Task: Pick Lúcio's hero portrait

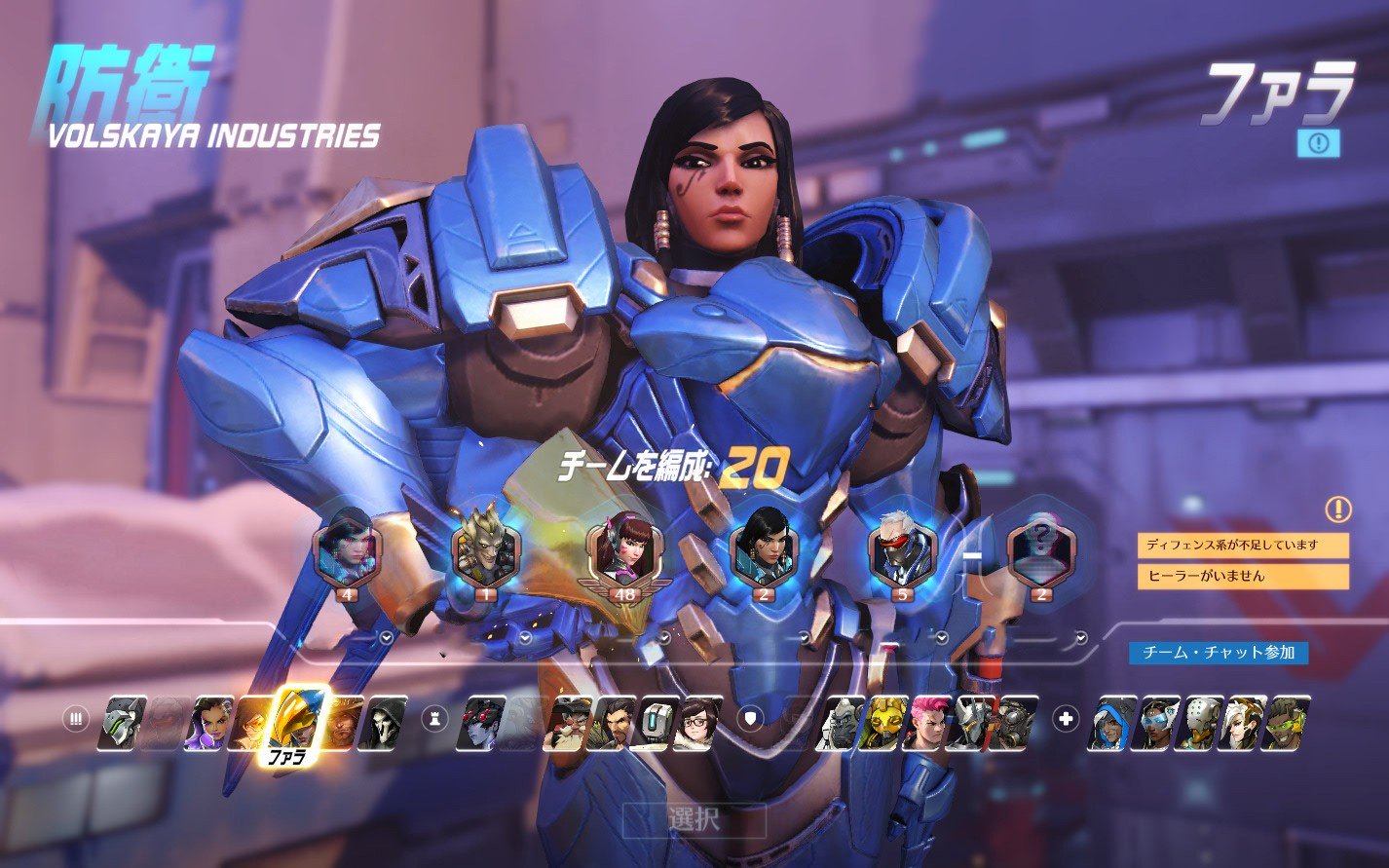Action: coord(1288,722)
